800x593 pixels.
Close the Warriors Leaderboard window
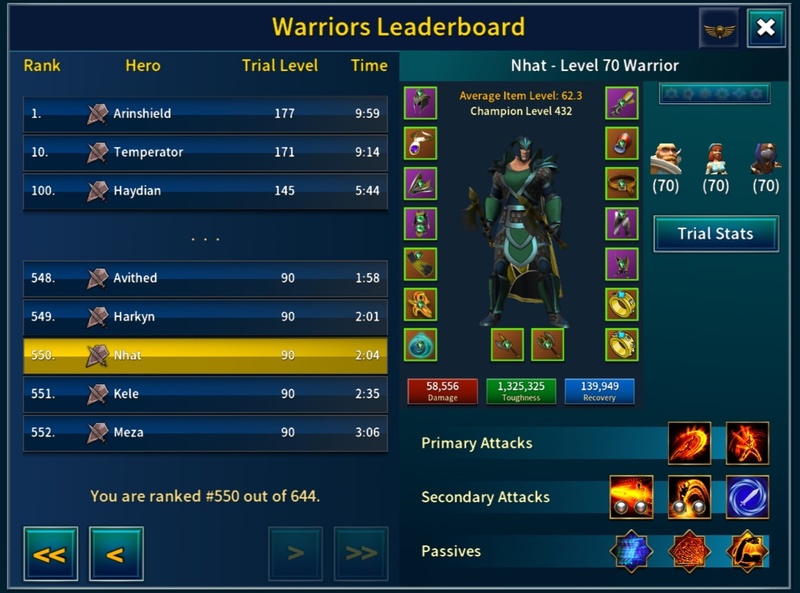point(765,28)
